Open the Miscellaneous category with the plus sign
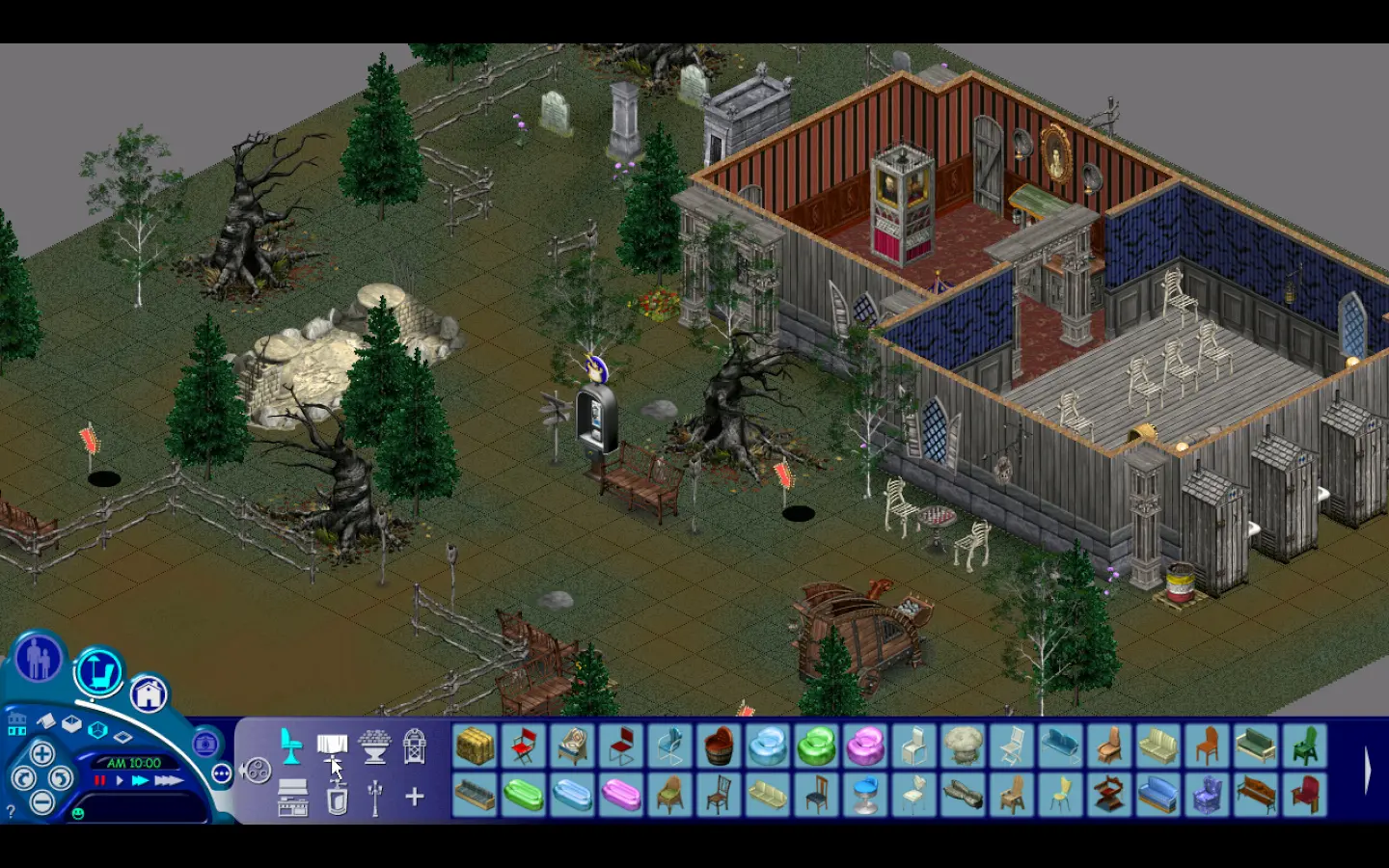1389x868 pixels. coord(415,797)
